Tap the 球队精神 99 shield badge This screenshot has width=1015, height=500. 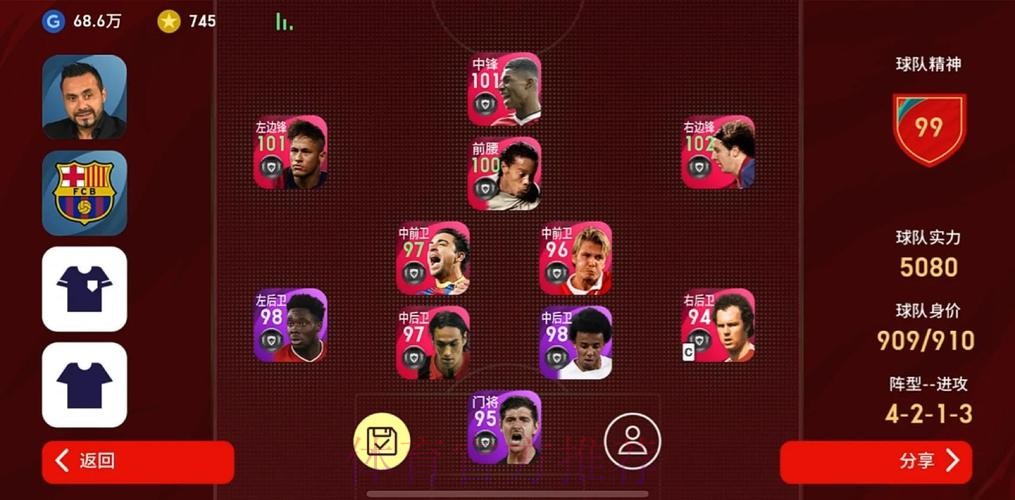pyautogui.click(x=929, y=128)
